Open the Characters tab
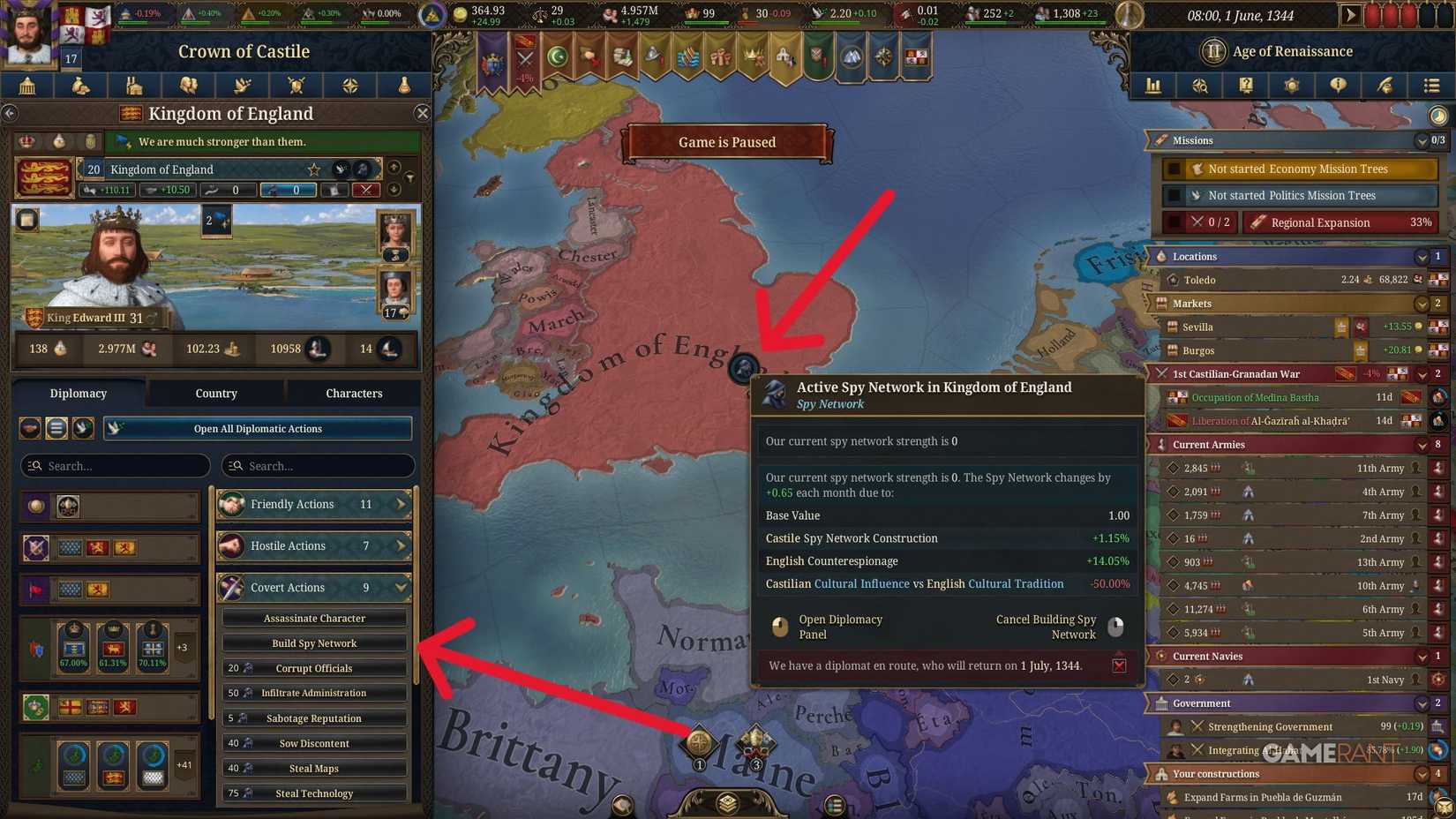The width and height of the screenshot is (1456, 819). pyautogui.click(x=354, y=393)
